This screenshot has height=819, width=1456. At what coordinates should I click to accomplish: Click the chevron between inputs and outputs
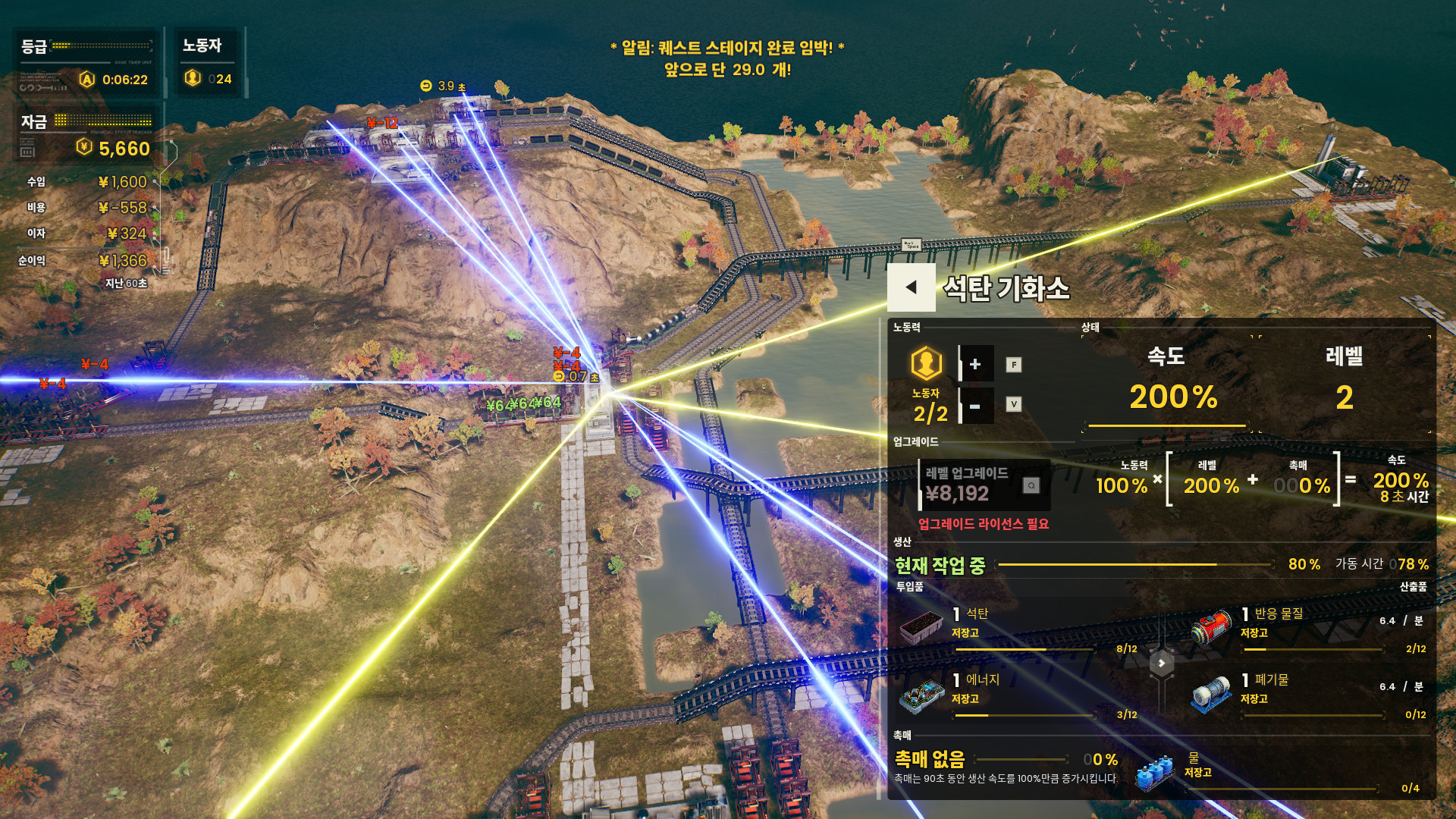pos(1161,663)
